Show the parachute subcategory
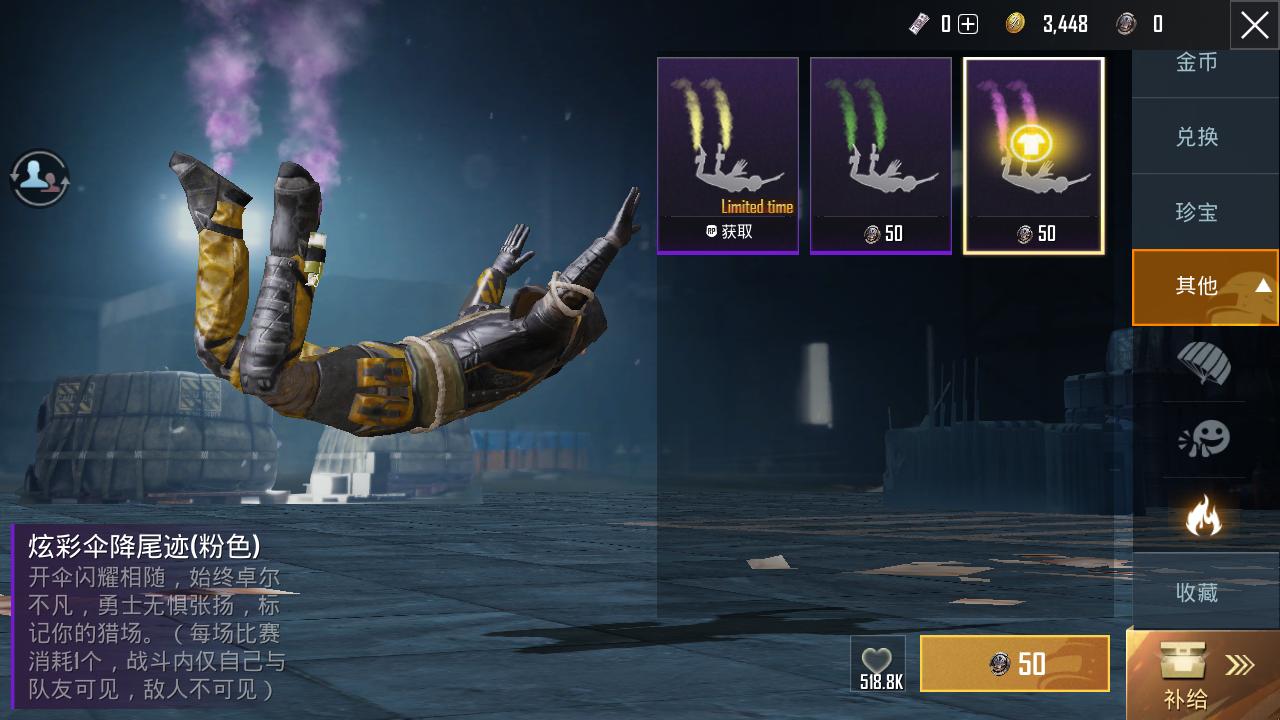The width and height of the screenshot is (1280, 720). click(x=1204, y=363)
